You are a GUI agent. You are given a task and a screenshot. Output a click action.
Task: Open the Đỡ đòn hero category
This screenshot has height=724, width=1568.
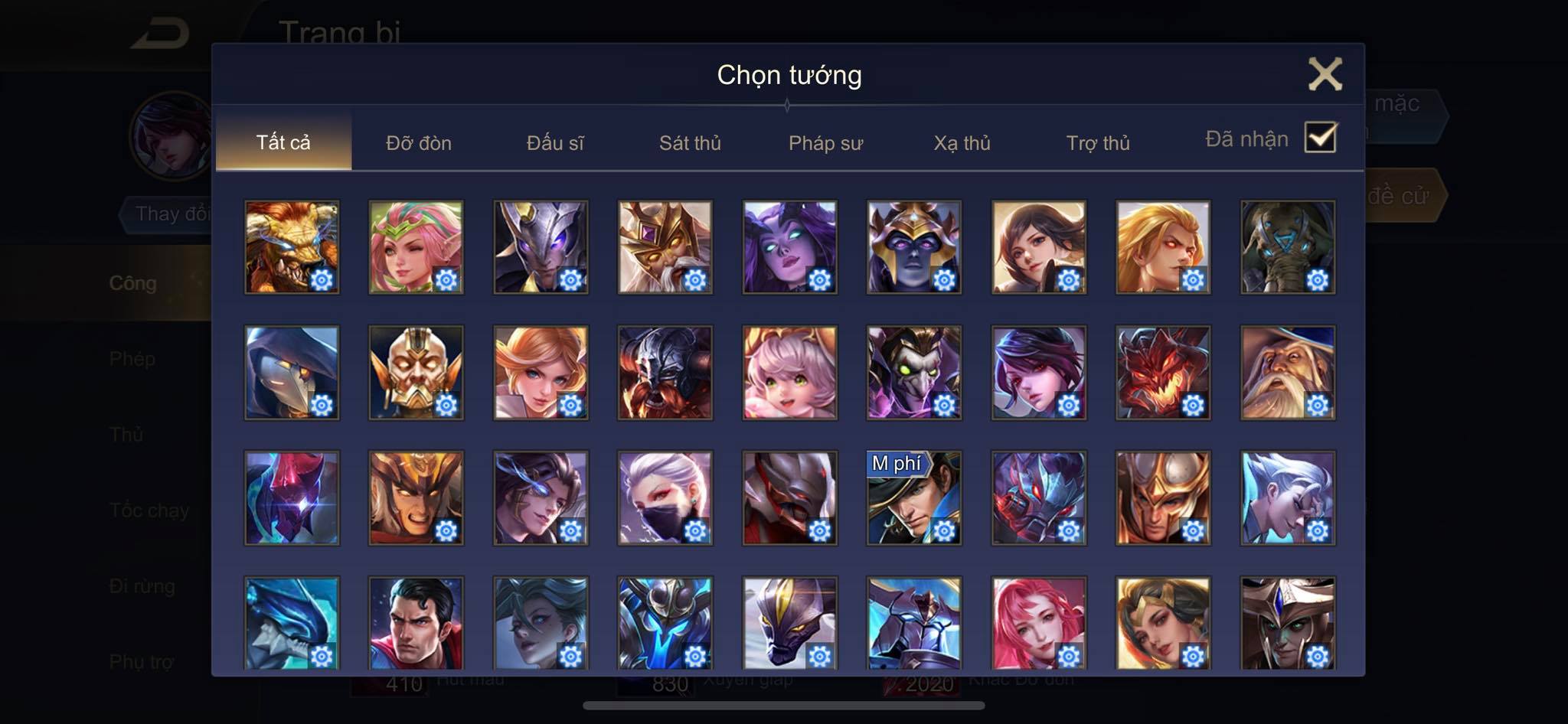pyautogui.click(x=419, y=143)
